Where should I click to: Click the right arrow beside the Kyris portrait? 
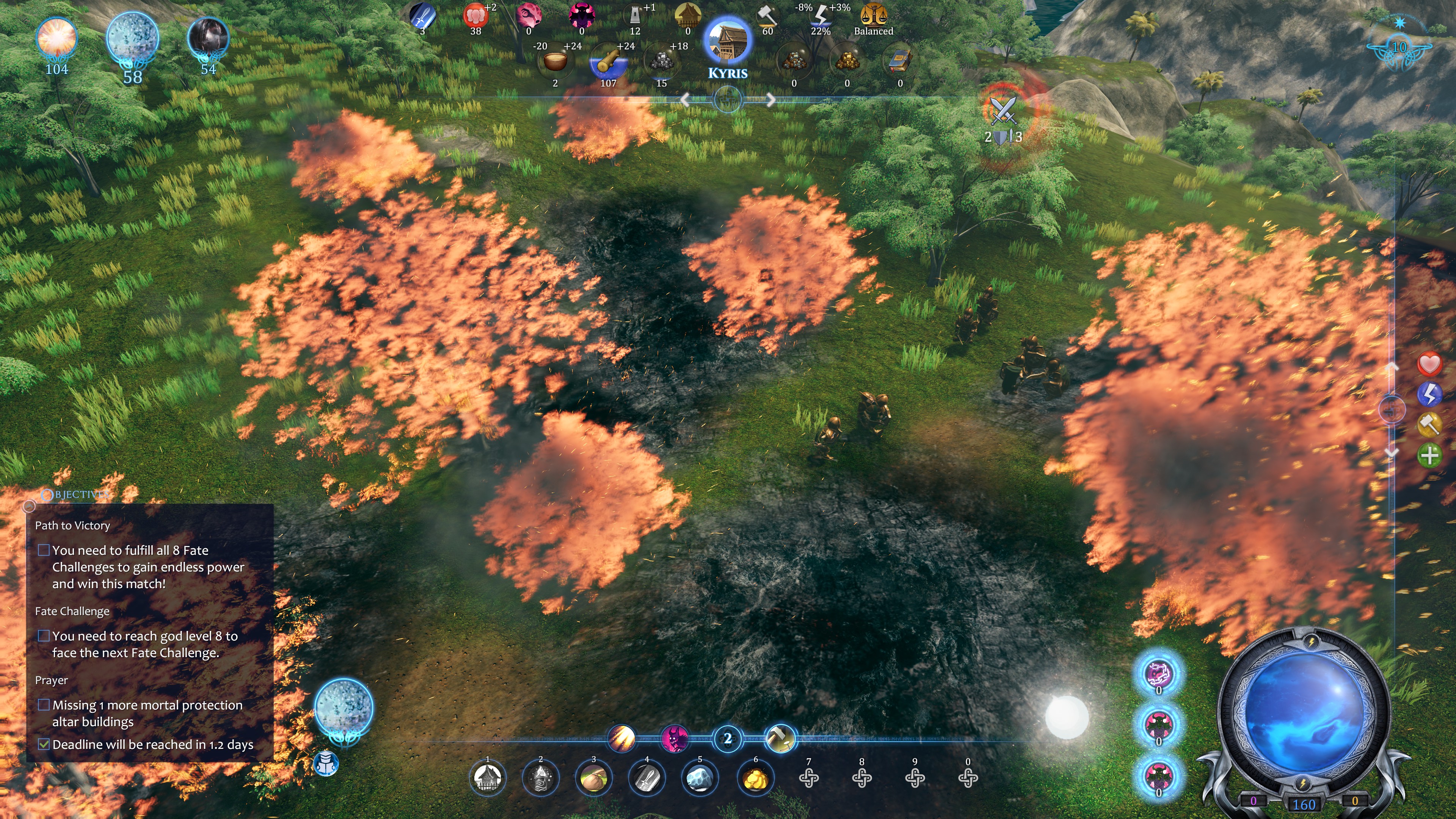pos(771,99)
